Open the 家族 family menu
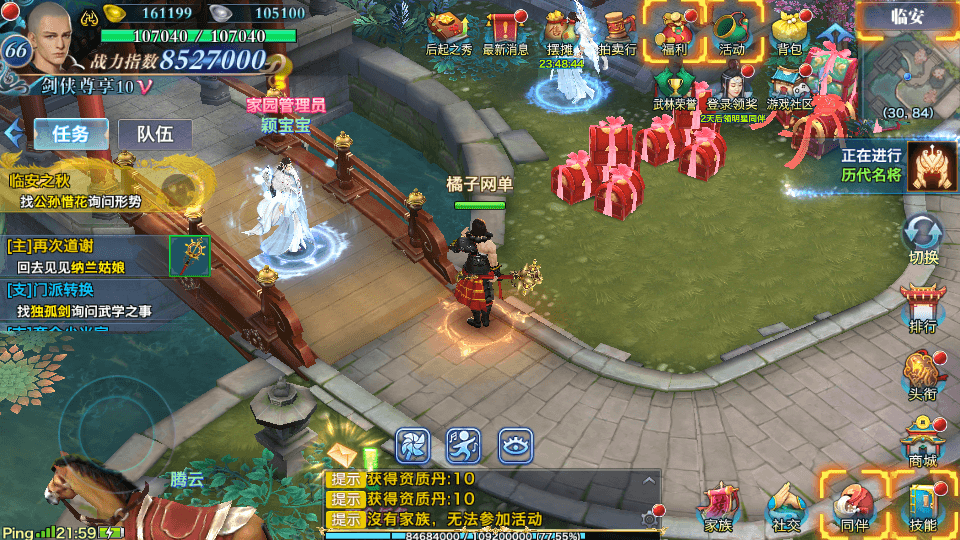Viewport: 960px width, 540px height. coord(718,507)
